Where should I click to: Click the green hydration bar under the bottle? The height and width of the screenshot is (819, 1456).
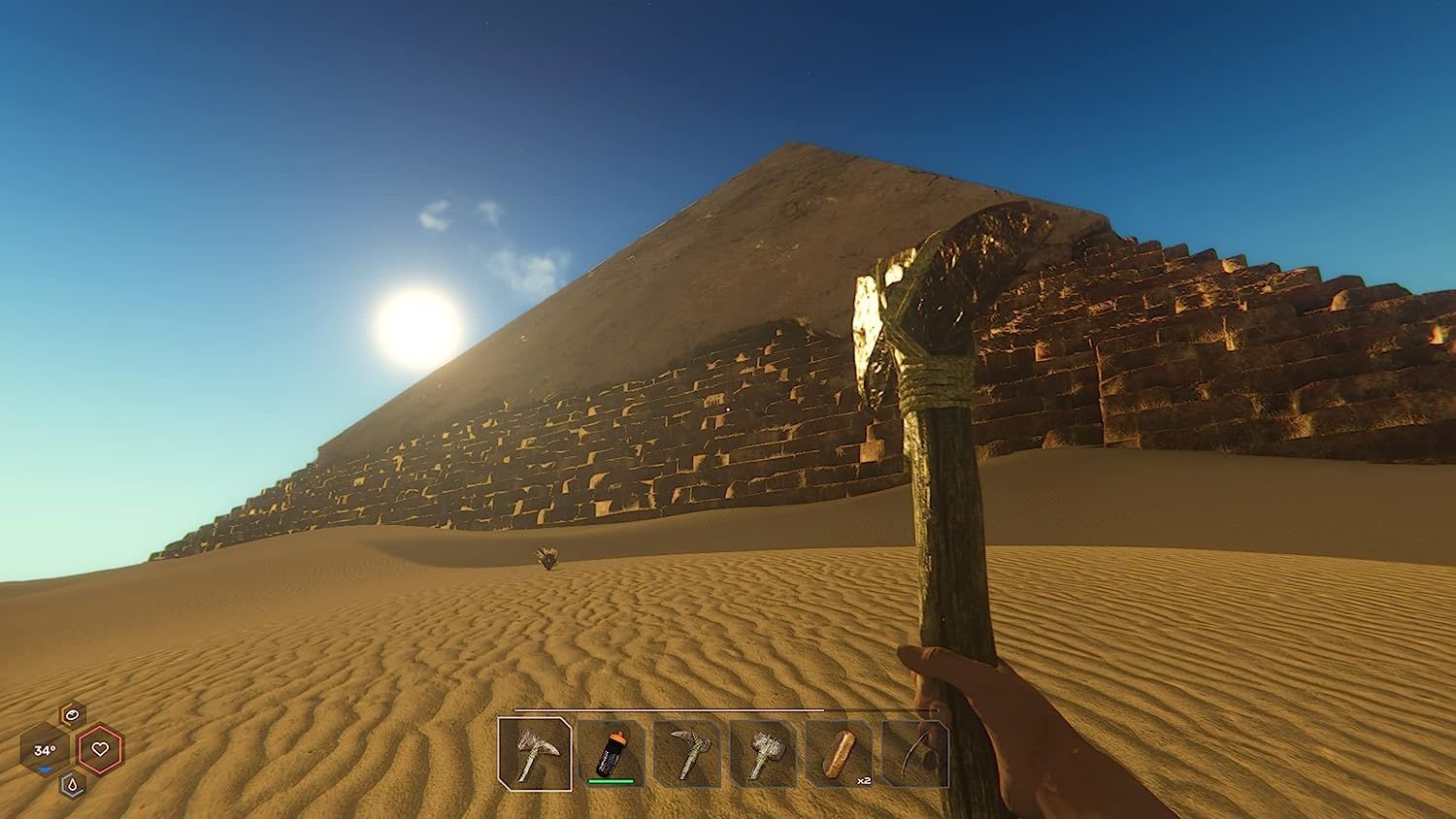coord(610,781)
